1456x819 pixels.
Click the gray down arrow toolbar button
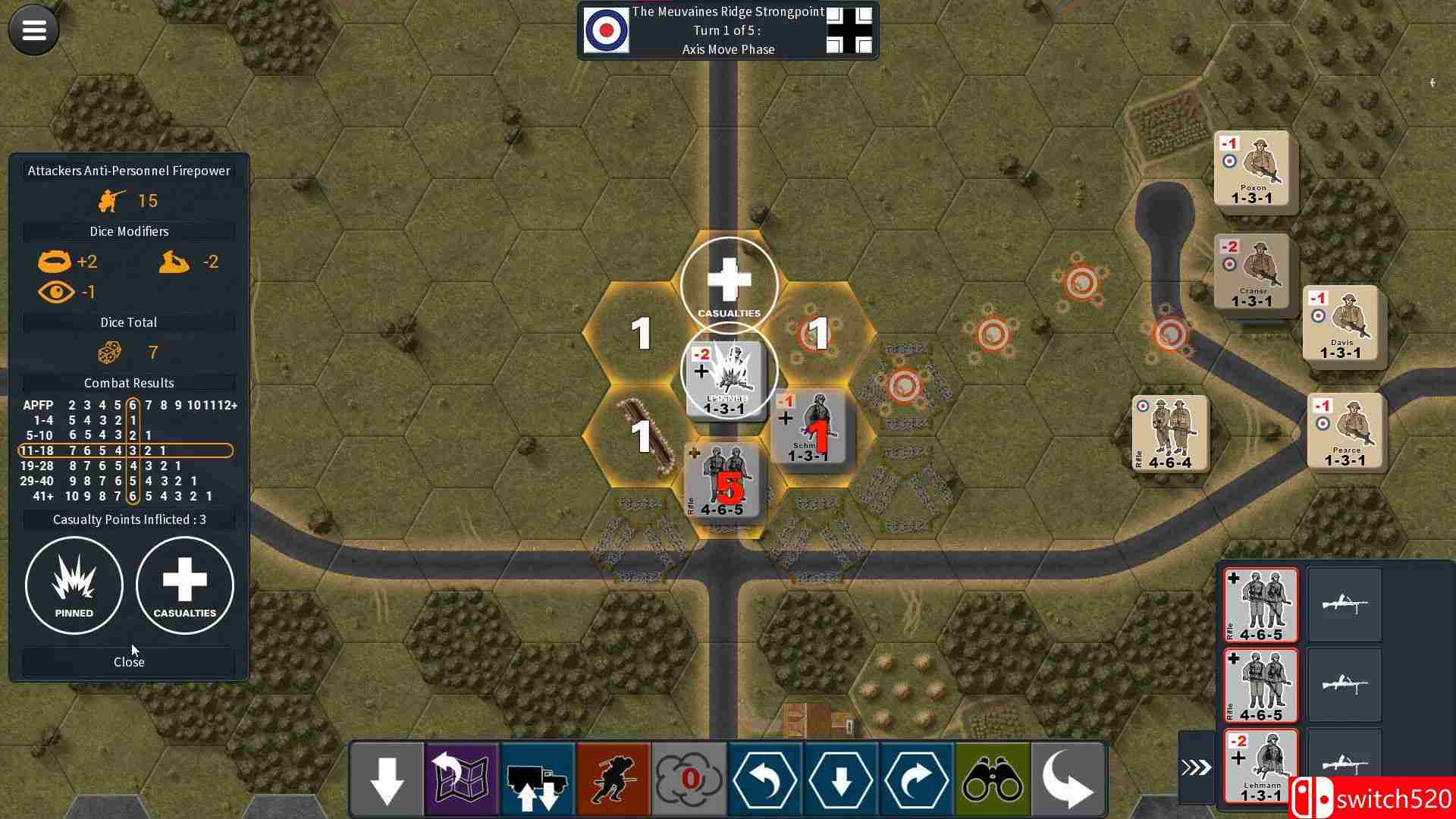click(x=387, y=780)
